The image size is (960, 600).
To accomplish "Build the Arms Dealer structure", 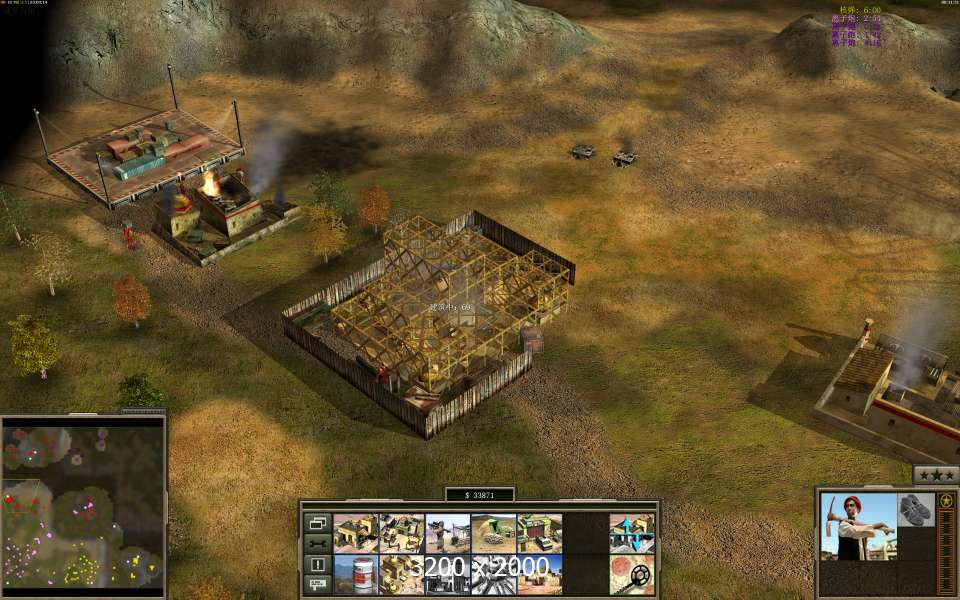I will pyautogui.click(x=539, y=533).
